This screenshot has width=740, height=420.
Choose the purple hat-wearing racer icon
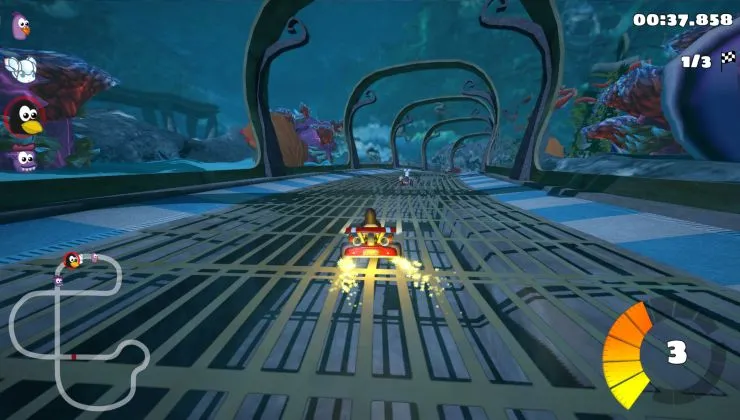(22, 157)
